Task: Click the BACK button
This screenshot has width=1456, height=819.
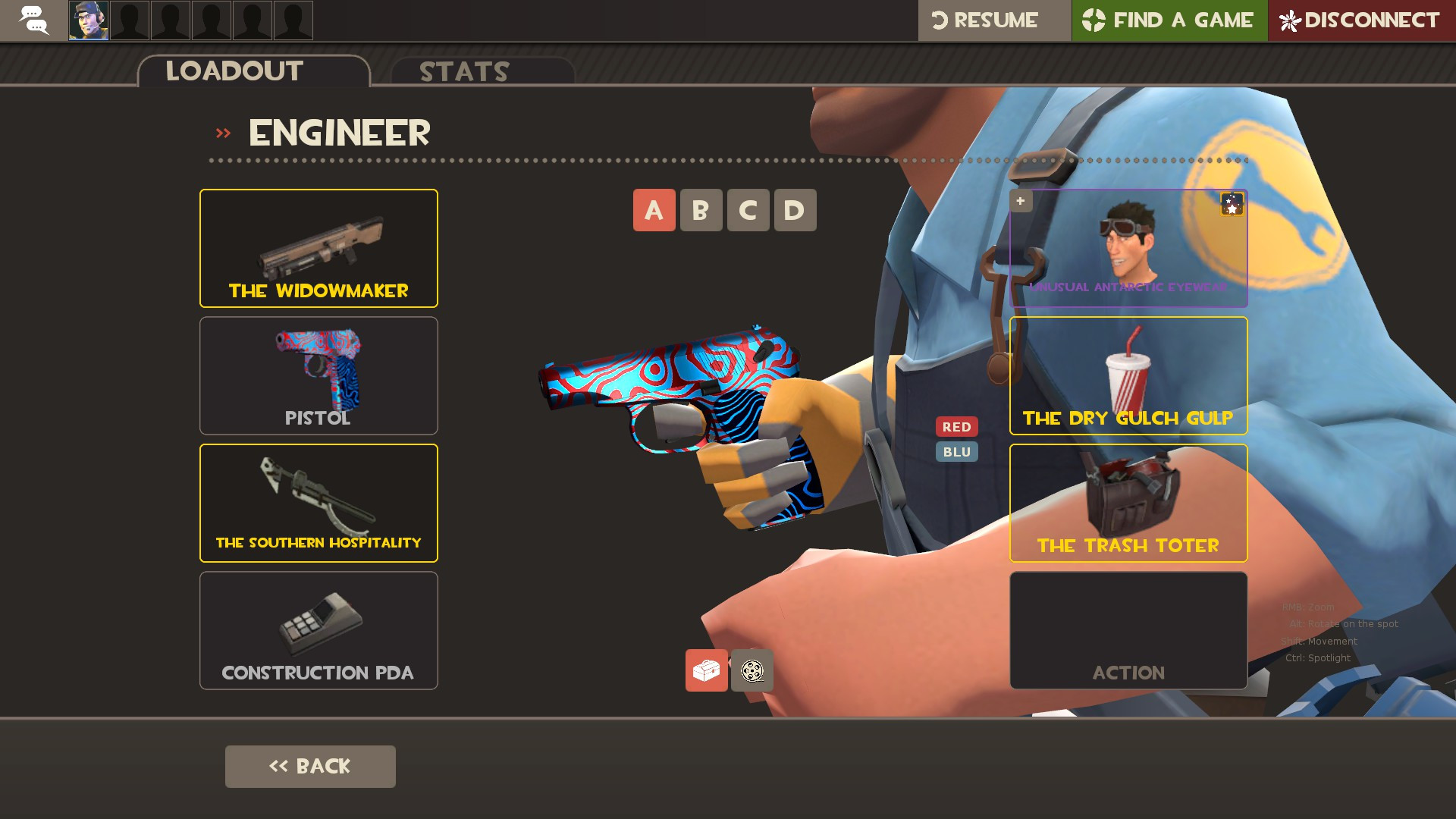Action: tap(309, 766)
